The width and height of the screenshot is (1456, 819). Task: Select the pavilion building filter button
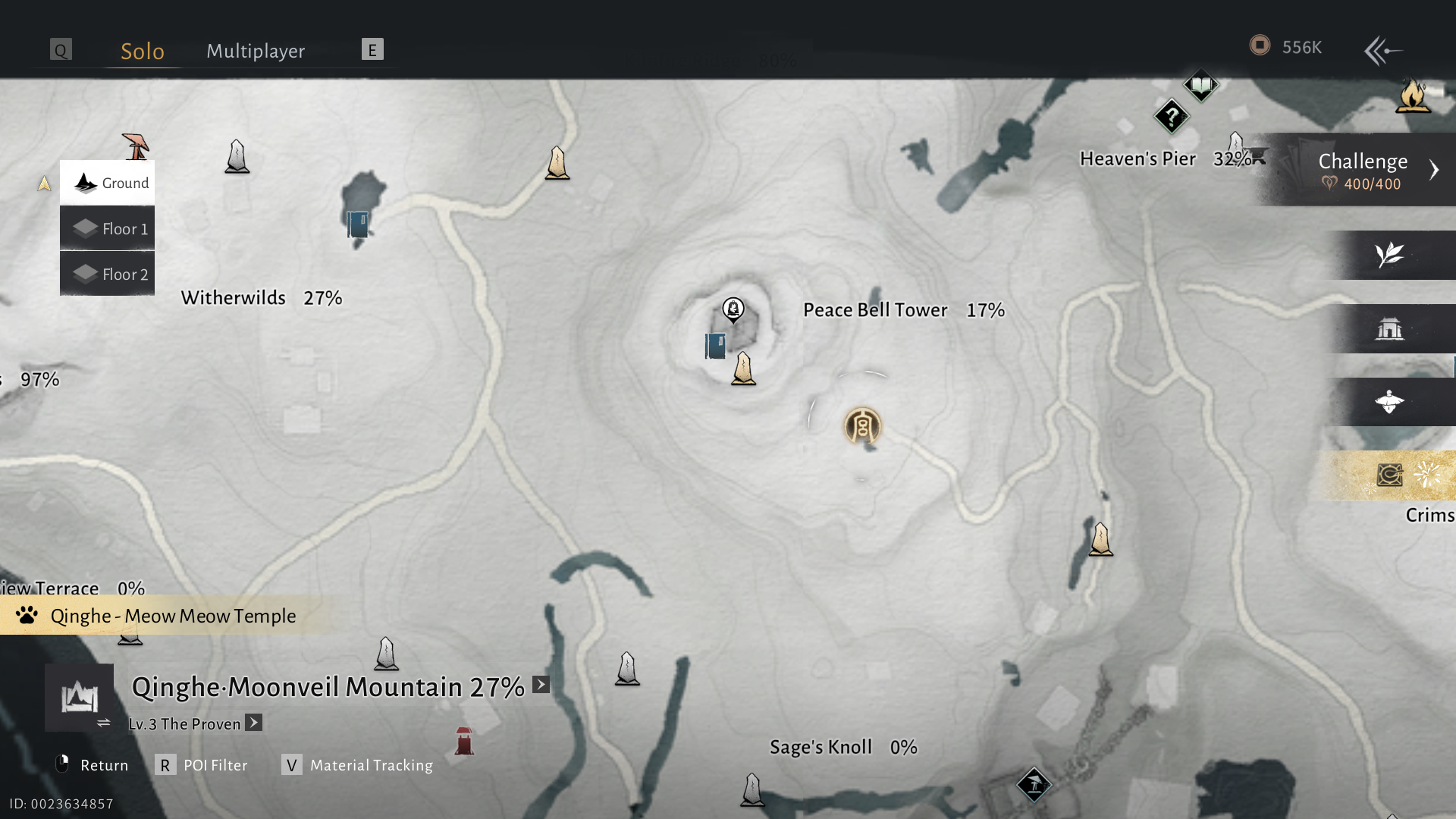click(x=1389, y=328)
